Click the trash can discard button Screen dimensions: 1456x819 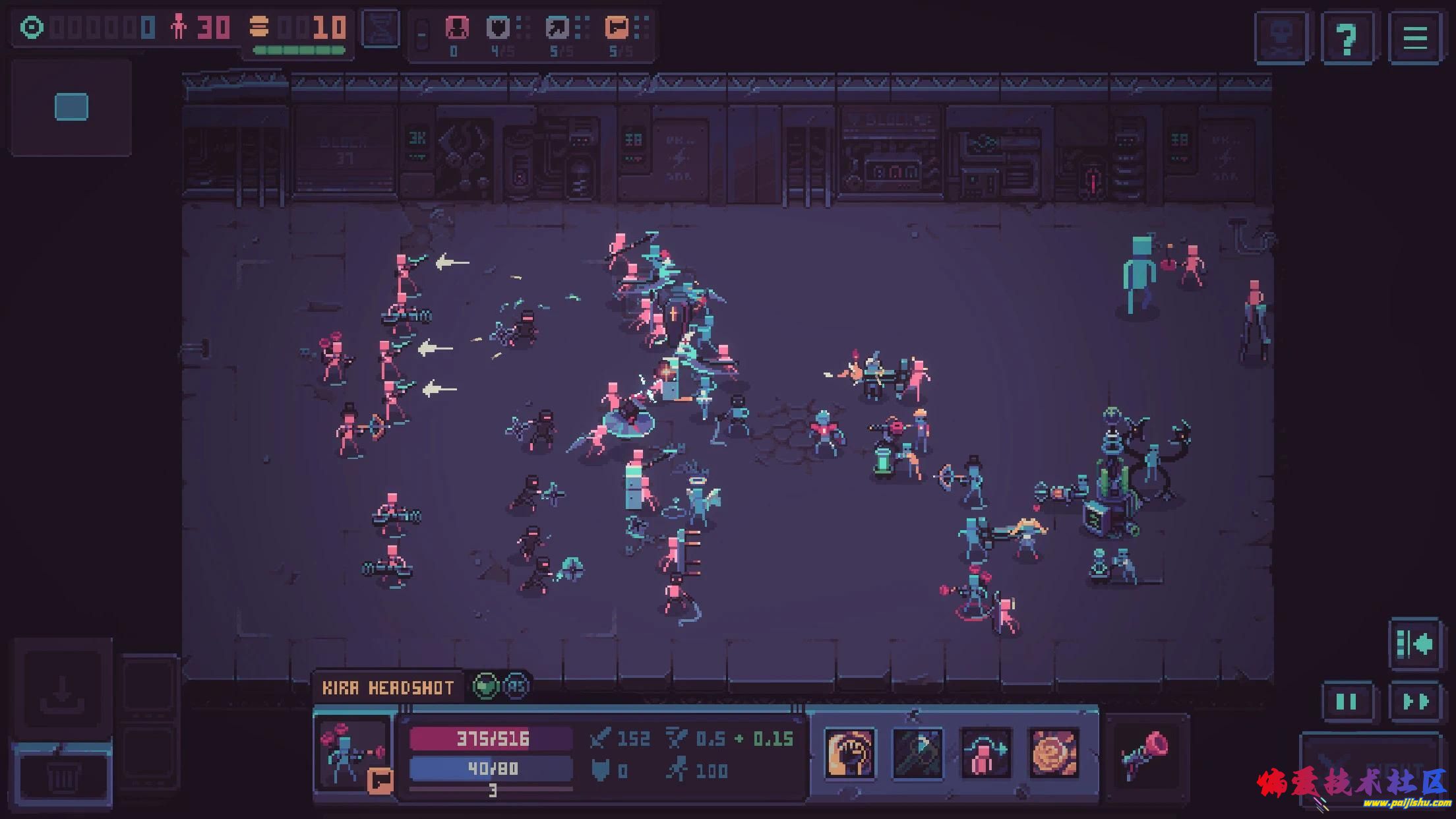pos(63,778)
